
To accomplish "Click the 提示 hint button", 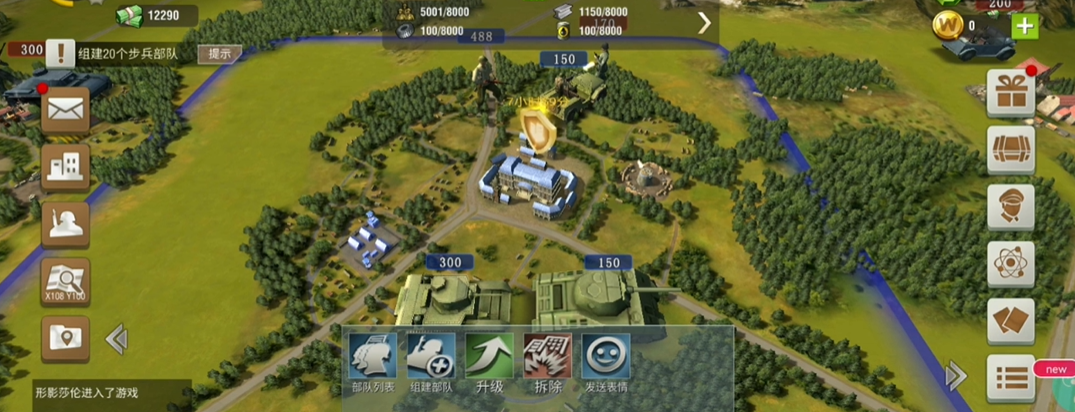I will point(219,54).
